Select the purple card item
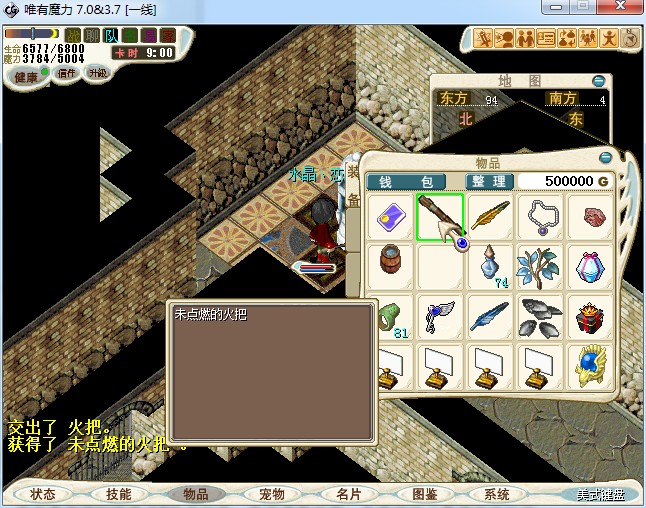646x508 pixels. click(390, 217)
